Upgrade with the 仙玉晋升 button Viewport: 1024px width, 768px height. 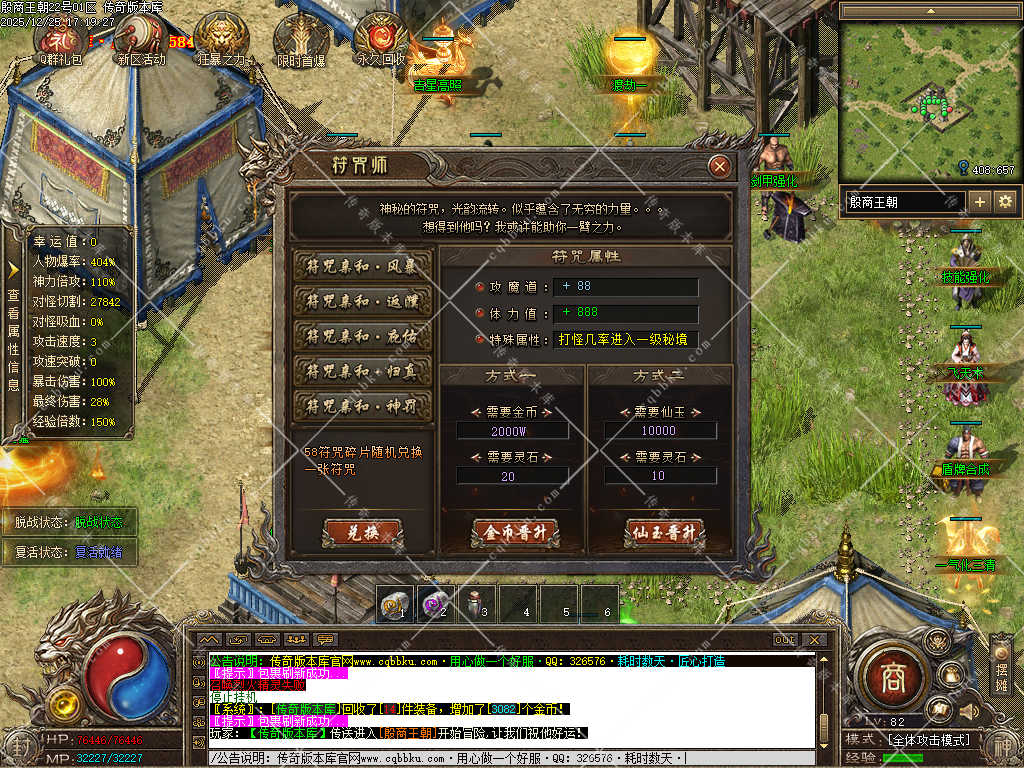coord(665,533)
